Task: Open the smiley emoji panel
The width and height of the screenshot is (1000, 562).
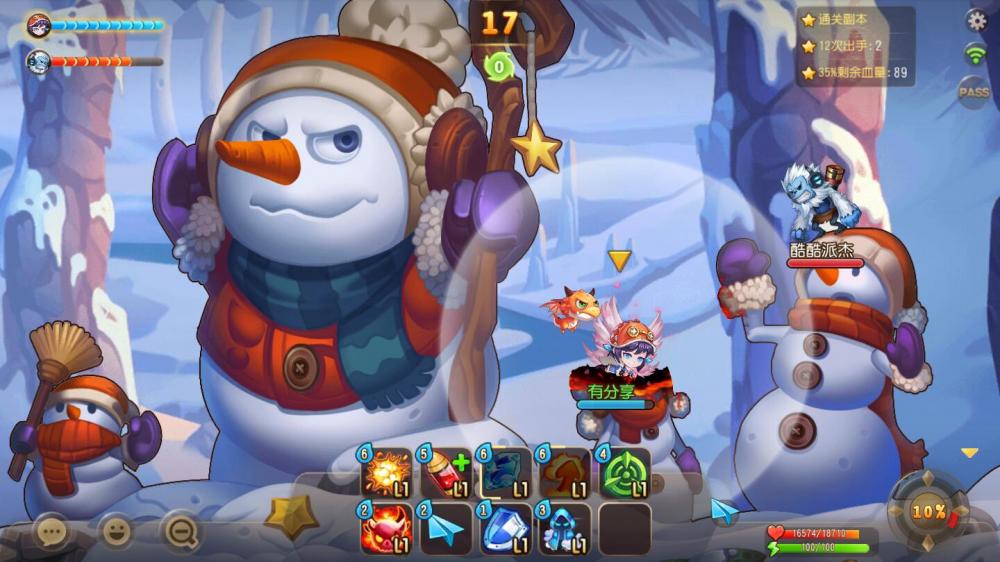Action: (x=117, y=531)
